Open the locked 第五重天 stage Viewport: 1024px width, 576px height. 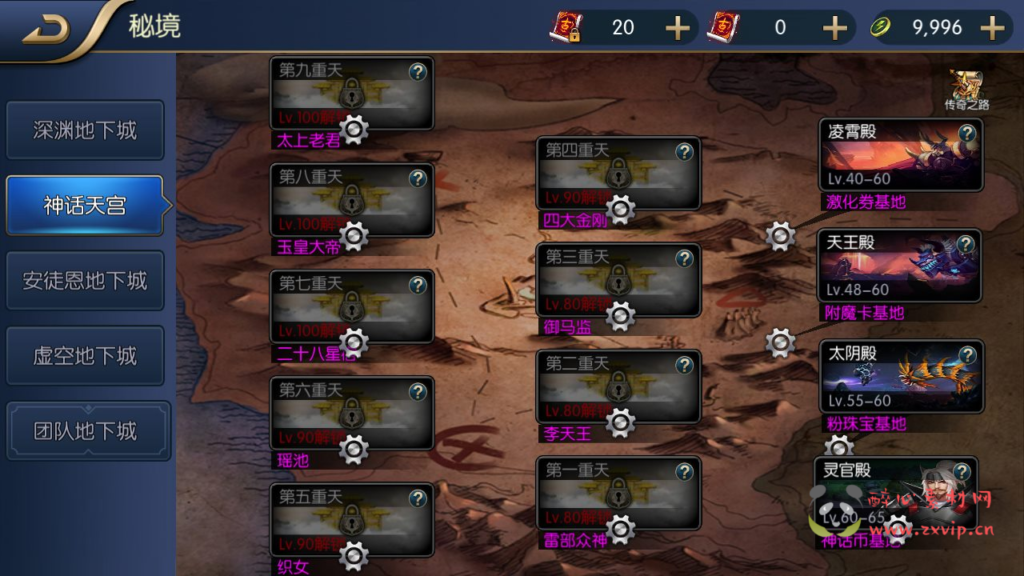[x=352, y=519]
